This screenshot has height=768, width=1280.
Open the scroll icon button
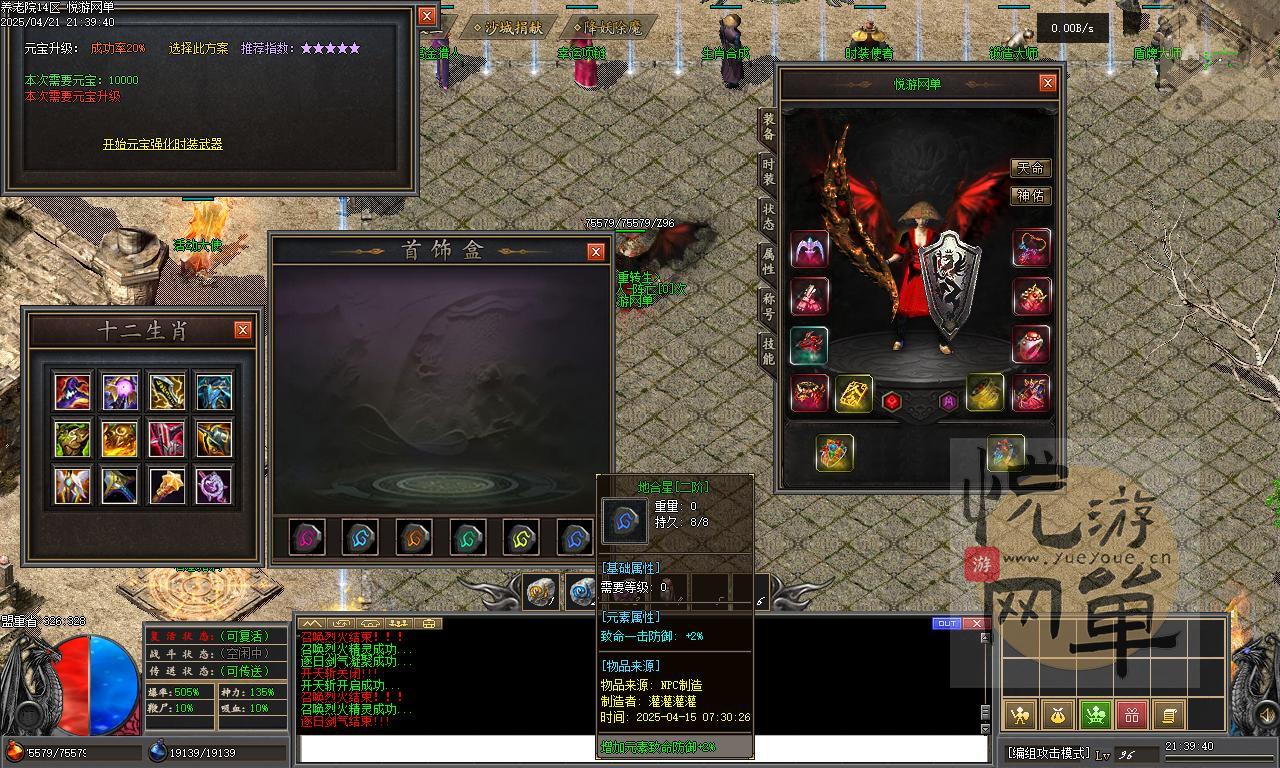[1168, 715]
